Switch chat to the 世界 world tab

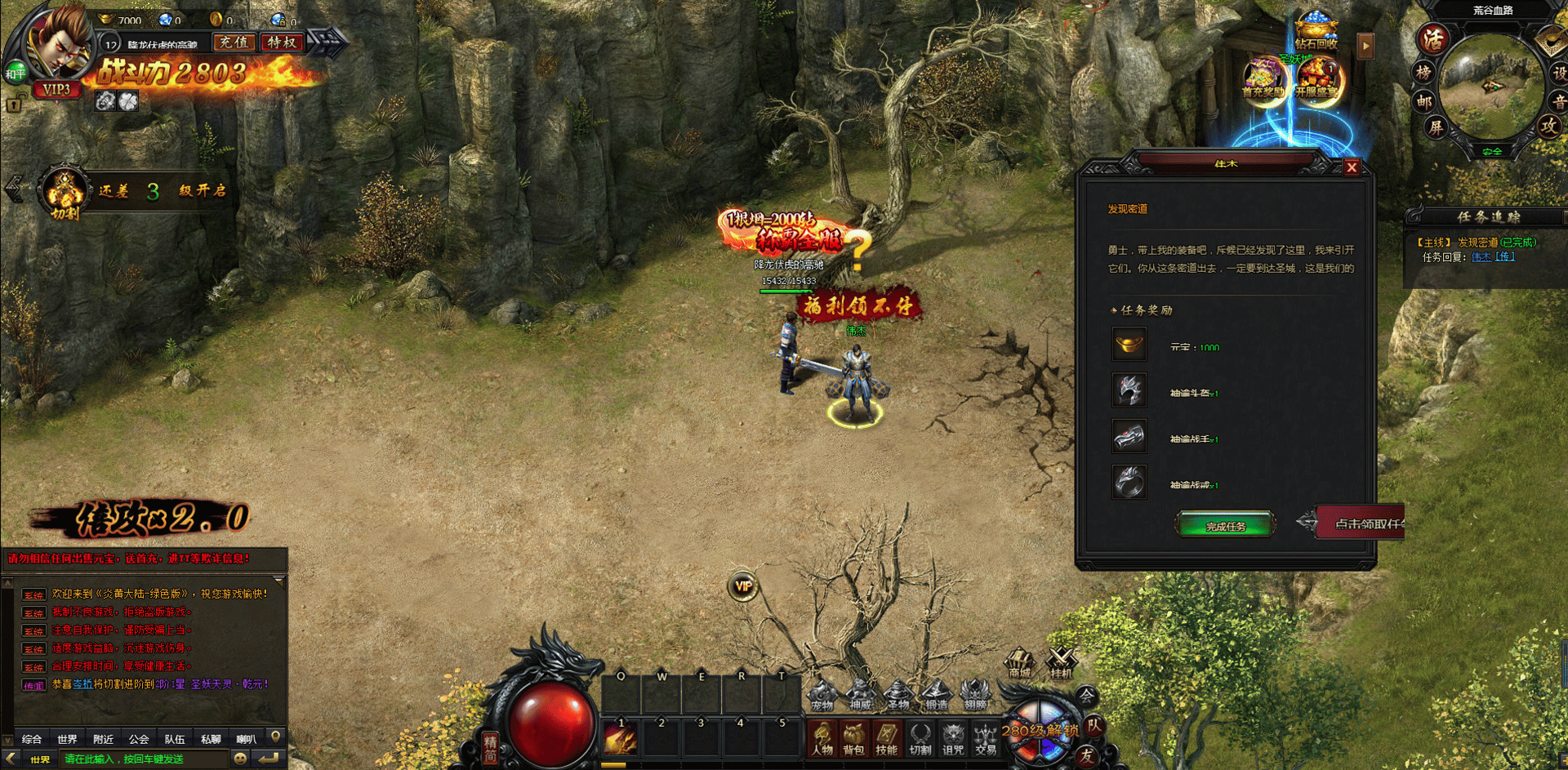click(x=67, y=739)
